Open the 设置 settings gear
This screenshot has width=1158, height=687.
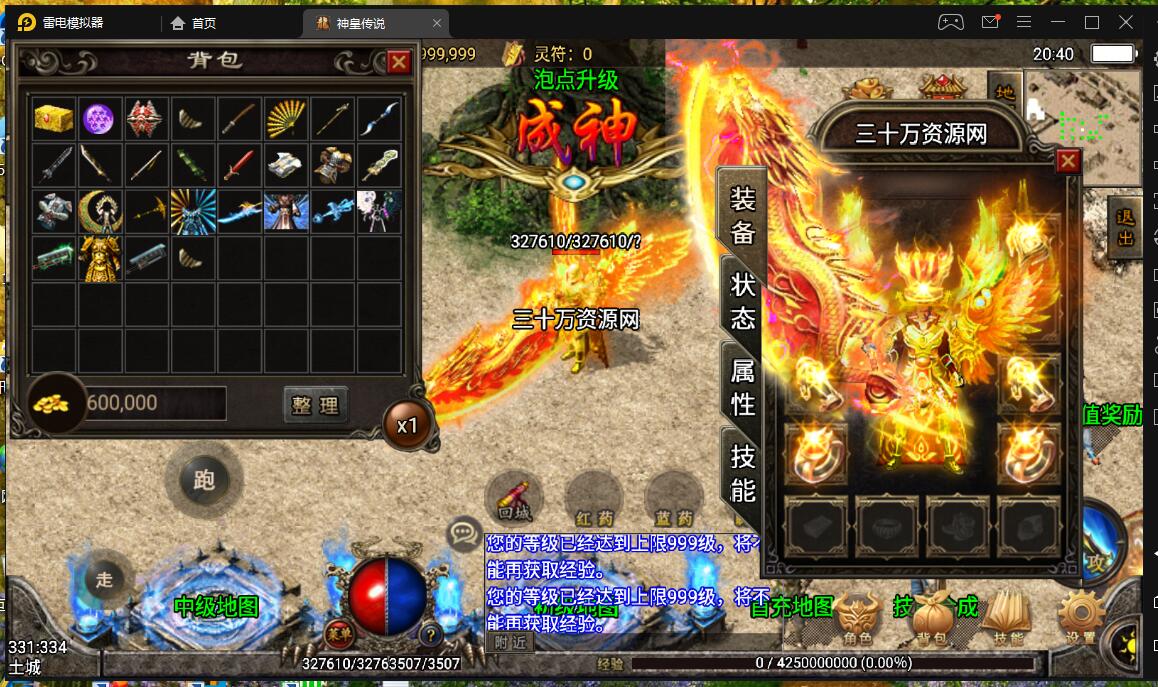[x=1081, y=616]
